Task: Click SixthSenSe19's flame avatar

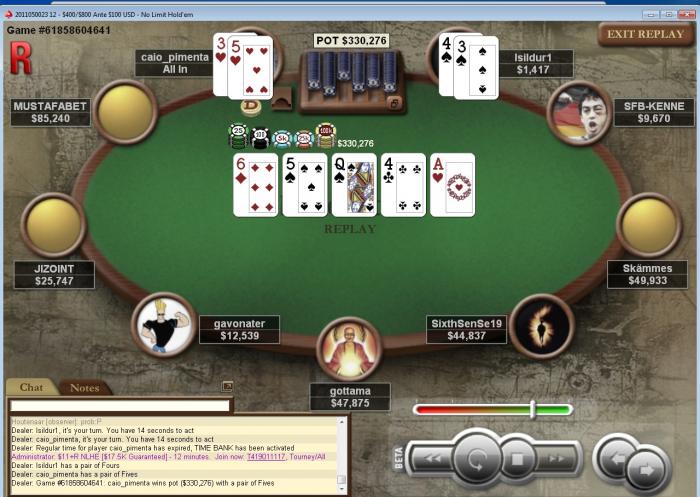Action: (x=541, y=325)
